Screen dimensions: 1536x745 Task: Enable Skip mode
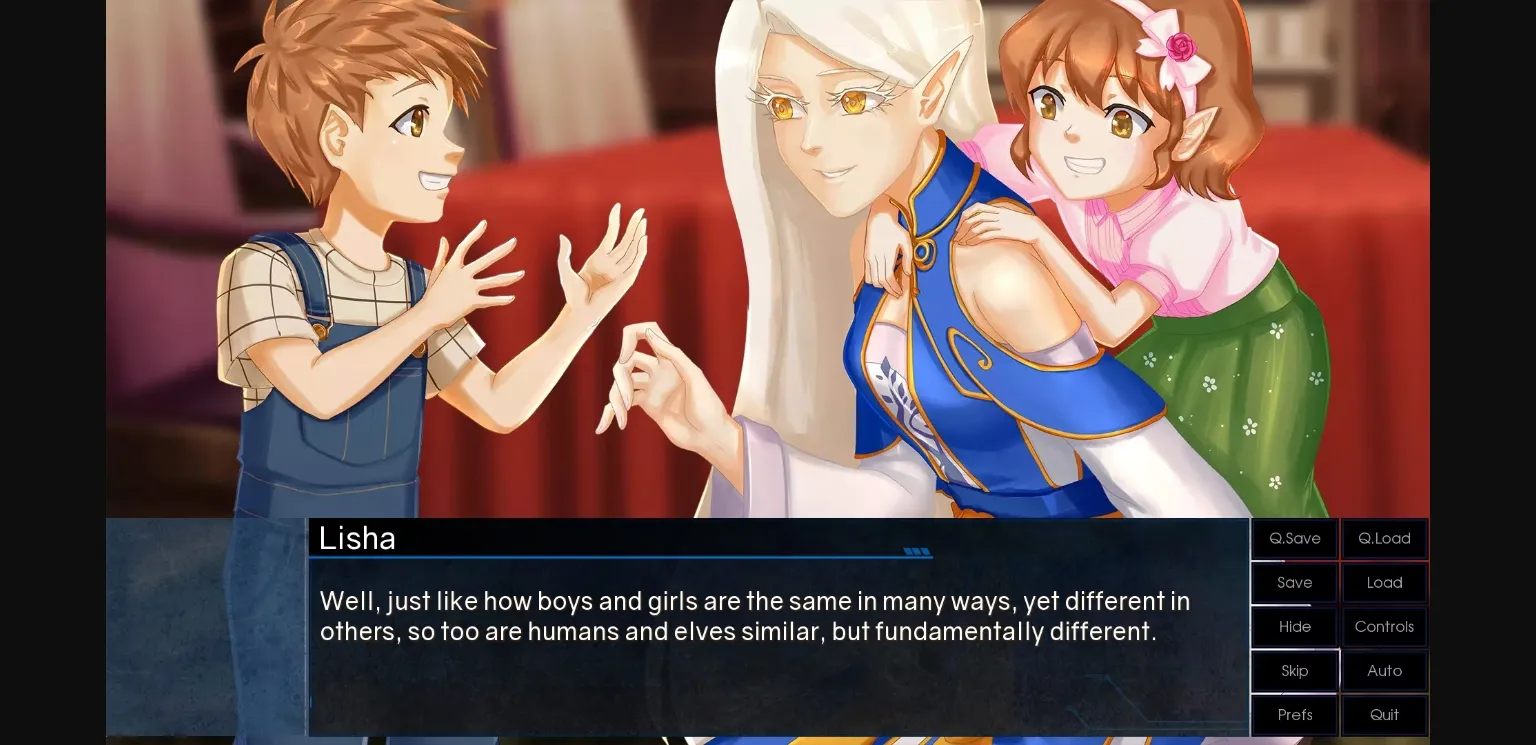pos(1294,670)
